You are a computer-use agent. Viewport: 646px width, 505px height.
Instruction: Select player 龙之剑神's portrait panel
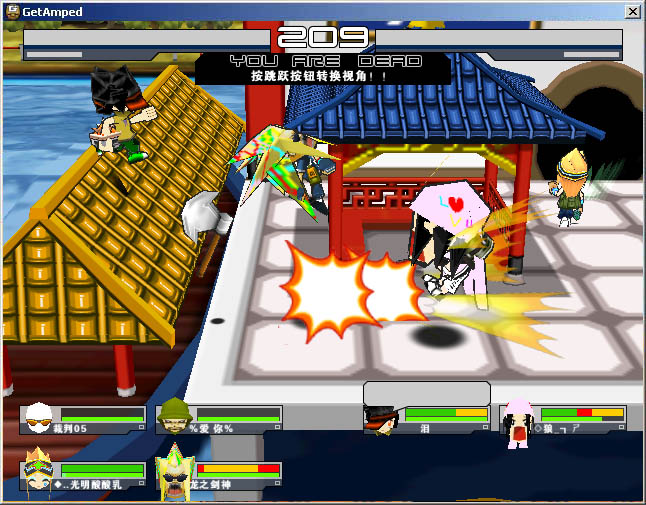175,473
